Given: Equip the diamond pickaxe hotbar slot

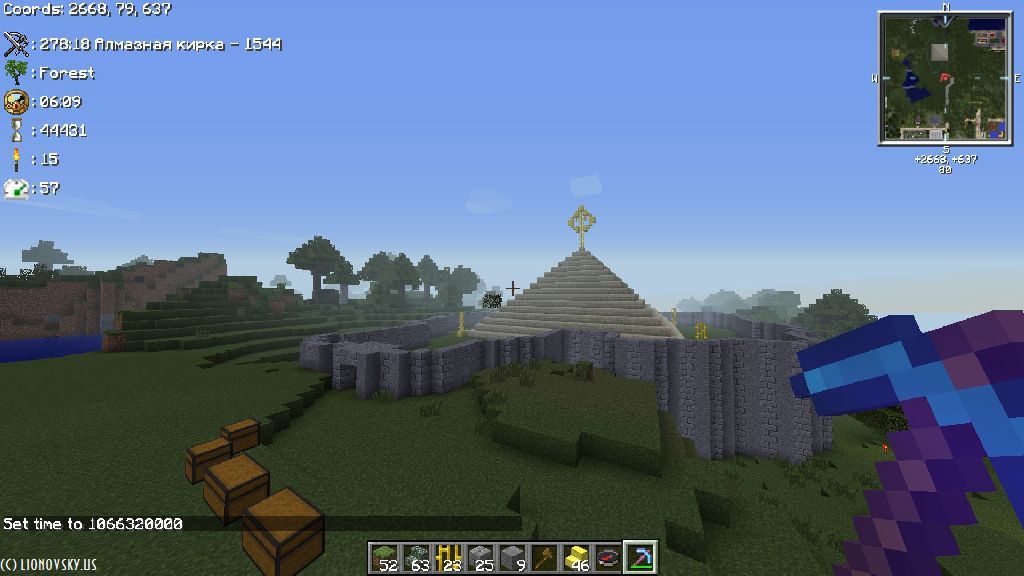Looking at the screenshot, I should 640,558.
